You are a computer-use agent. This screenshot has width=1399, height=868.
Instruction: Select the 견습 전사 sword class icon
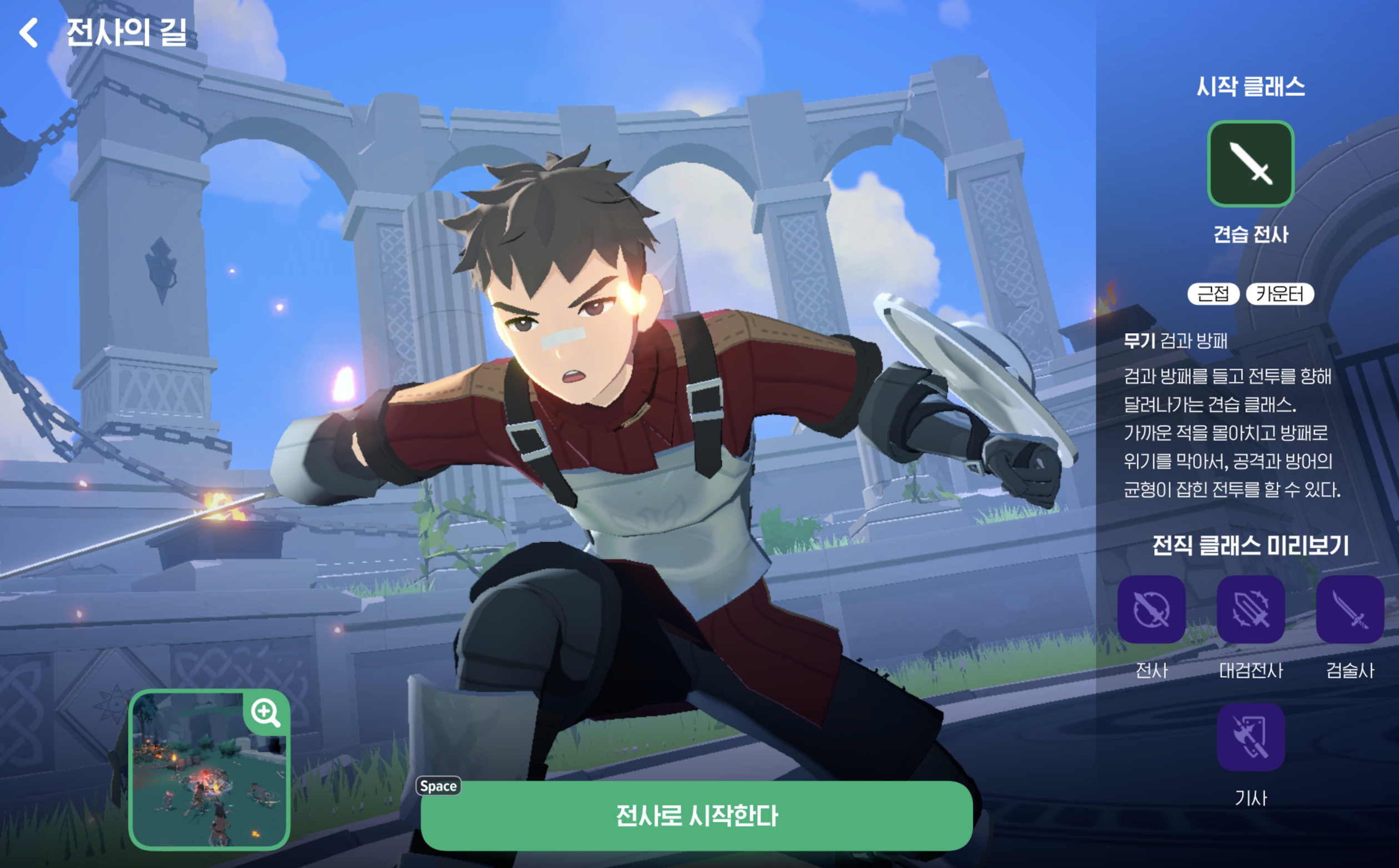pyautogui.click(x=1250, y=164)
